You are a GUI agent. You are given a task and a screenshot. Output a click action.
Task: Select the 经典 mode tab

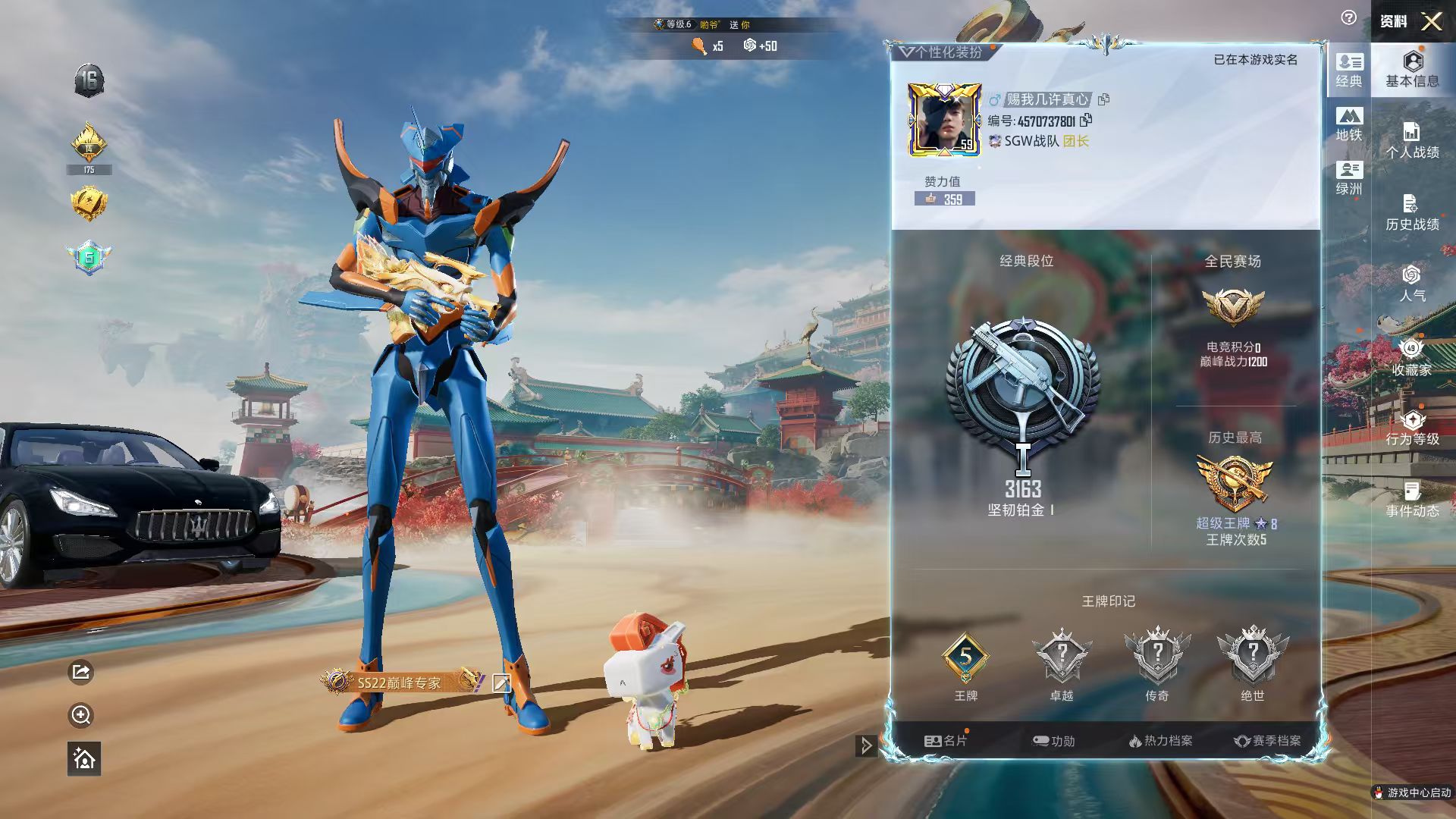tap(1349, 71)
